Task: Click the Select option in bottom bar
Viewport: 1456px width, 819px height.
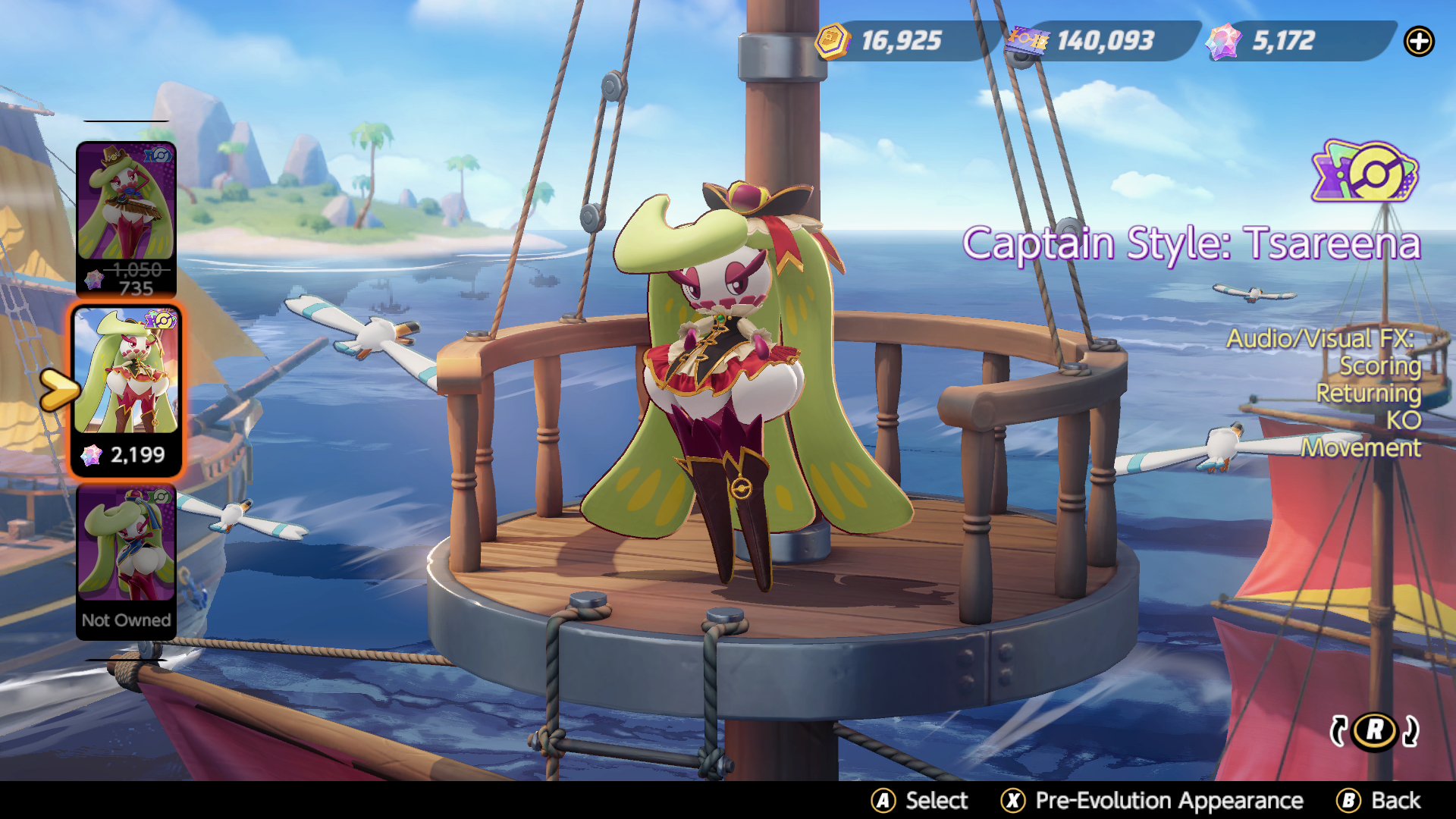Action: pos(920,801)
